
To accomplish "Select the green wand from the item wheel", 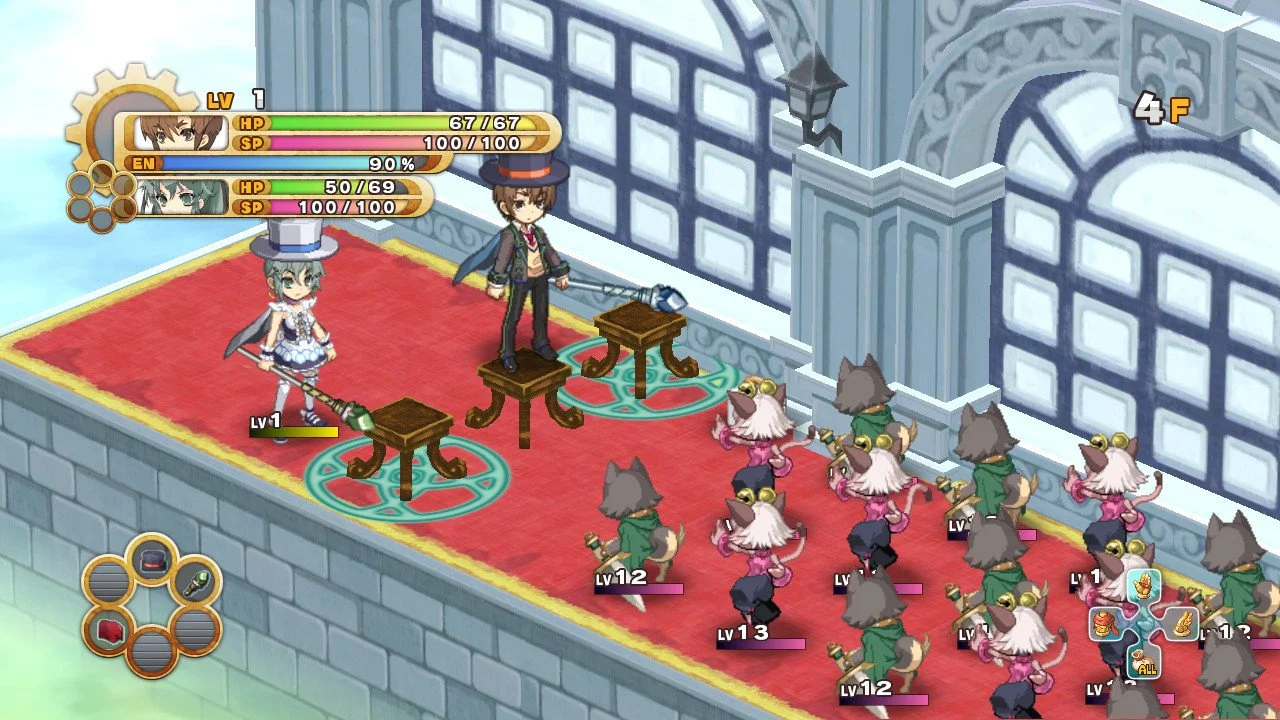I will [195, 584].
